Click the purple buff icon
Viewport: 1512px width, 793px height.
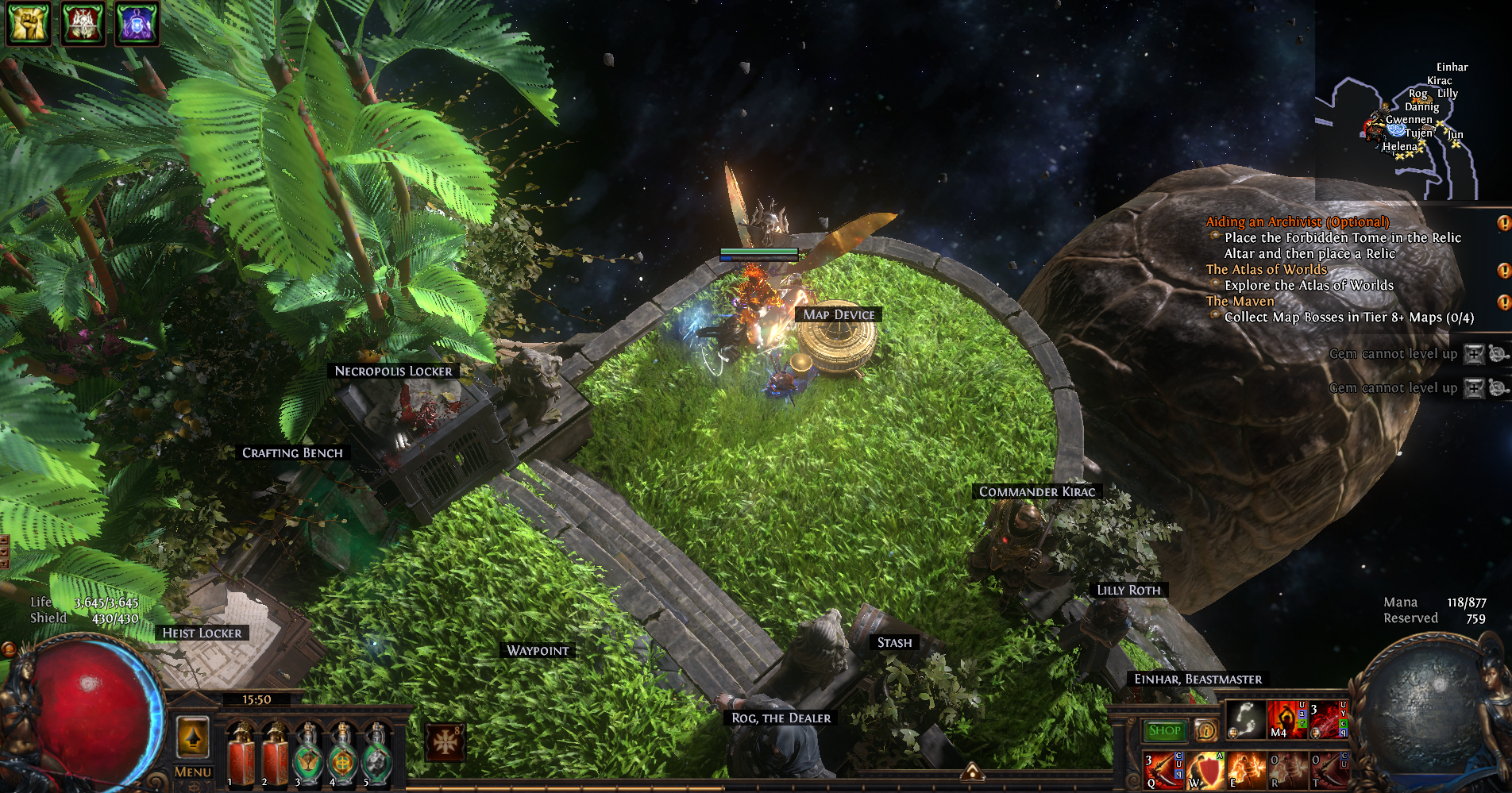pyautogui.click(x=137, y=22)
